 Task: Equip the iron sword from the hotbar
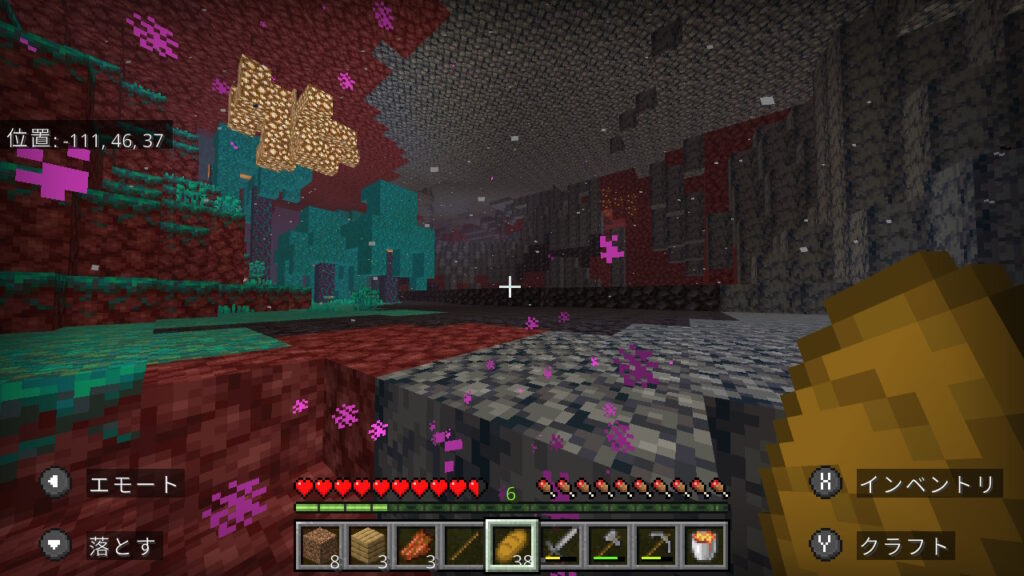click(x=559, y=546)
